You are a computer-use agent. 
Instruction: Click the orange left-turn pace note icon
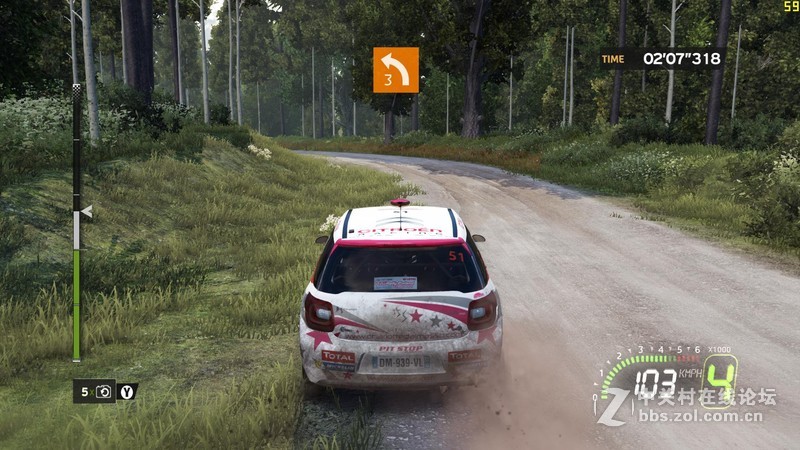click(x=396, y=70)
